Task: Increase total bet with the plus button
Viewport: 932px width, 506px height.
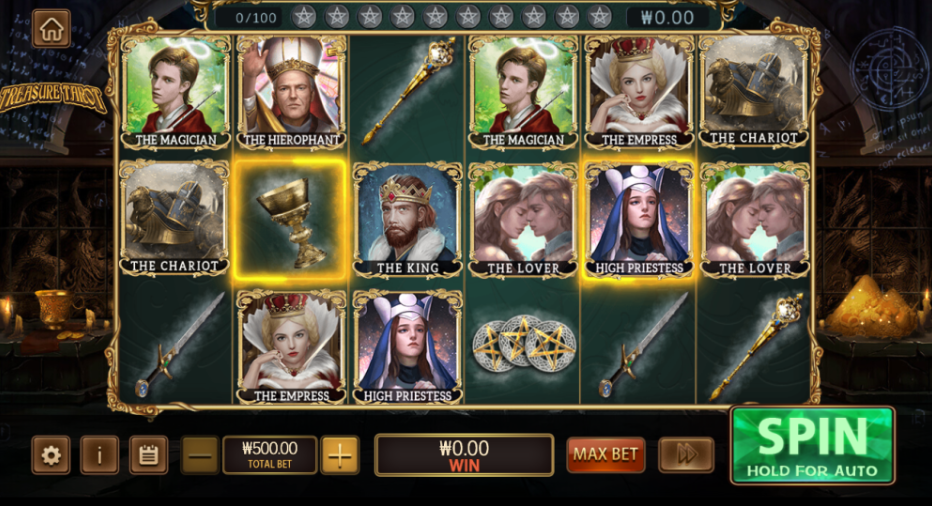Action: point(340,455)
